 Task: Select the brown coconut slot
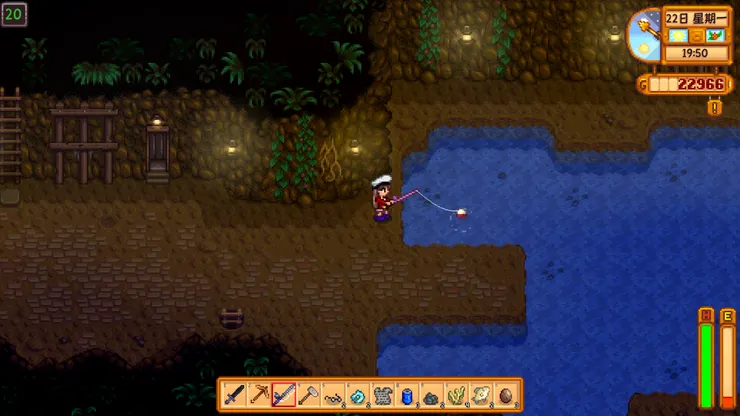point(507,394)
